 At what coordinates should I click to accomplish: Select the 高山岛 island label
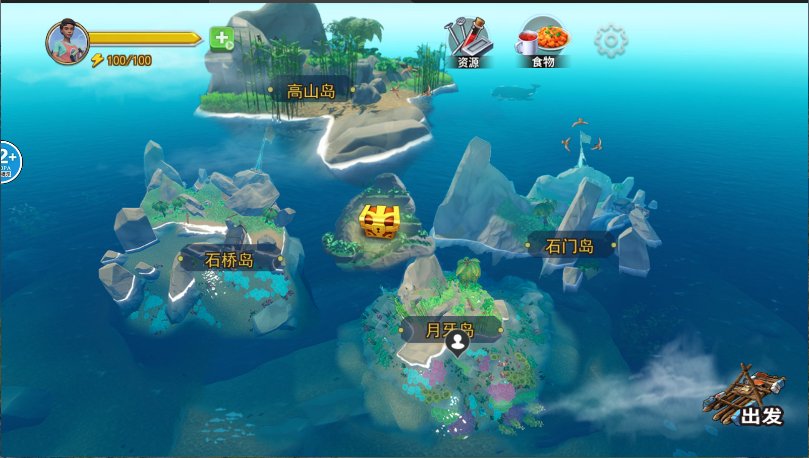tap(310, 91)
